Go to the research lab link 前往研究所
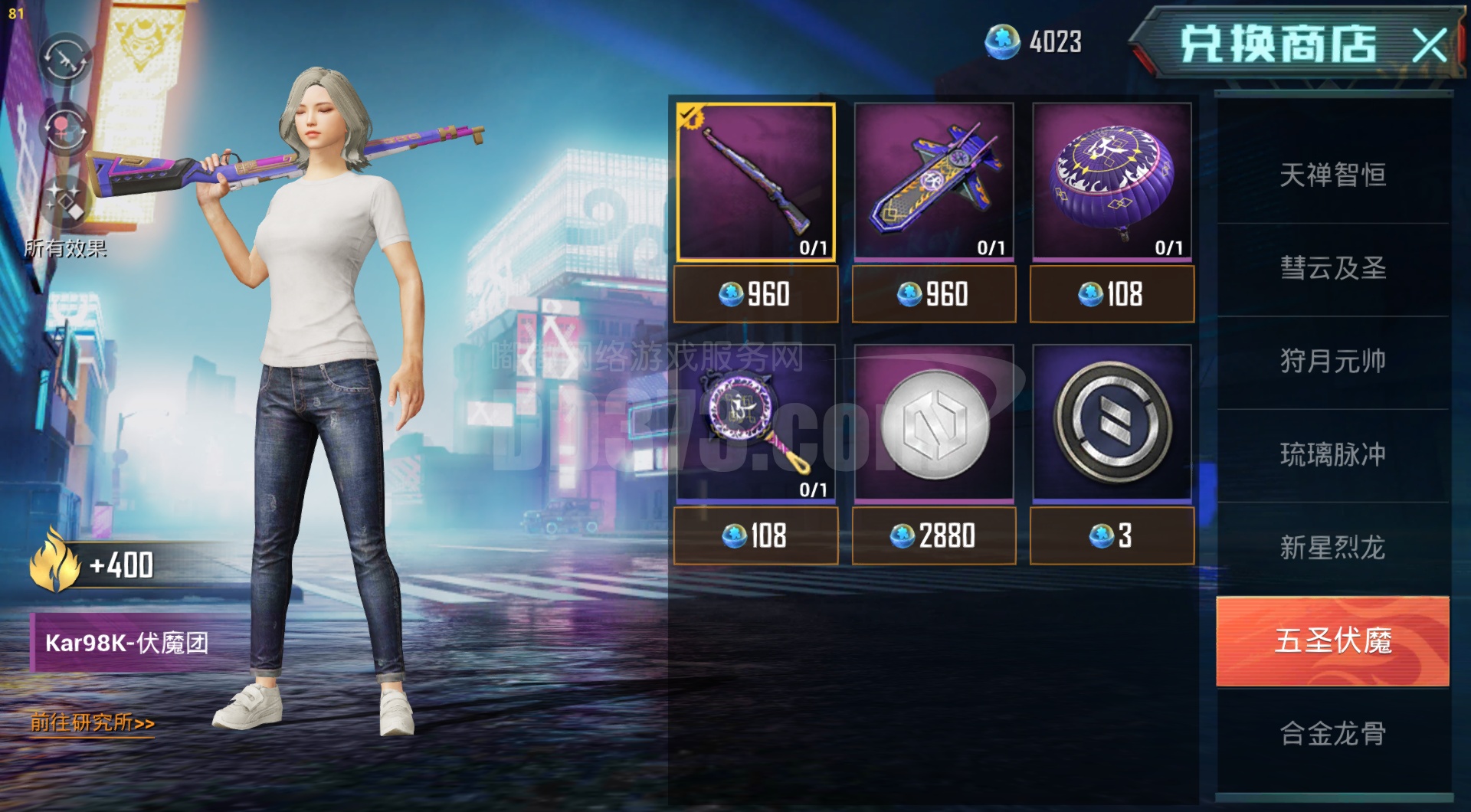This screenshot has width=1471, height=812. tap(92, 722)
